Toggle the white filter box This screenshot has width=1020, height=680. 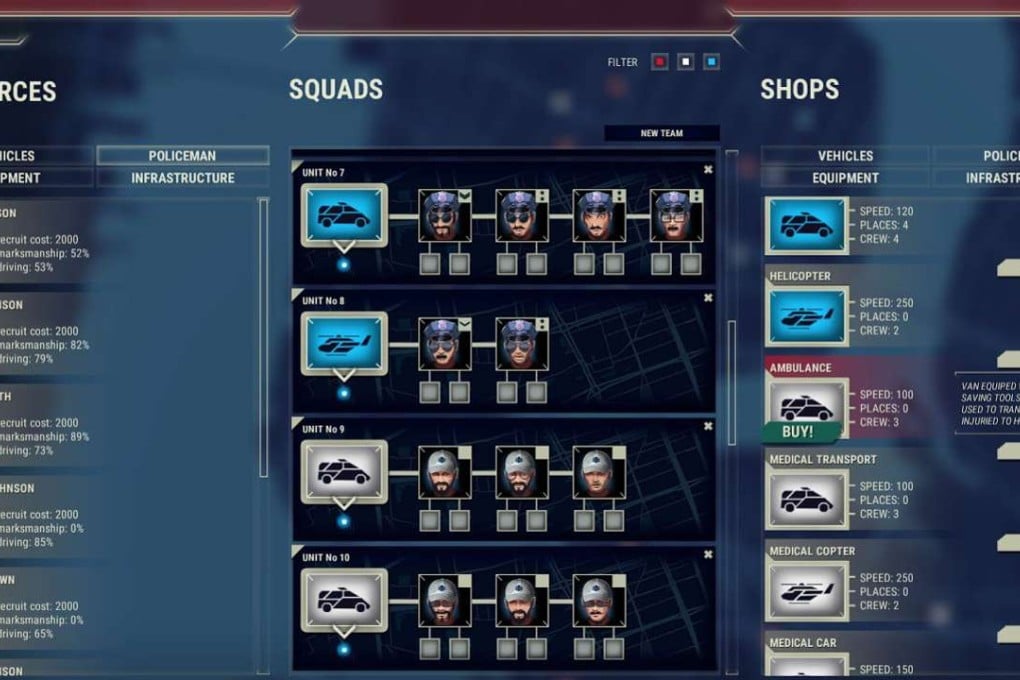685,62
